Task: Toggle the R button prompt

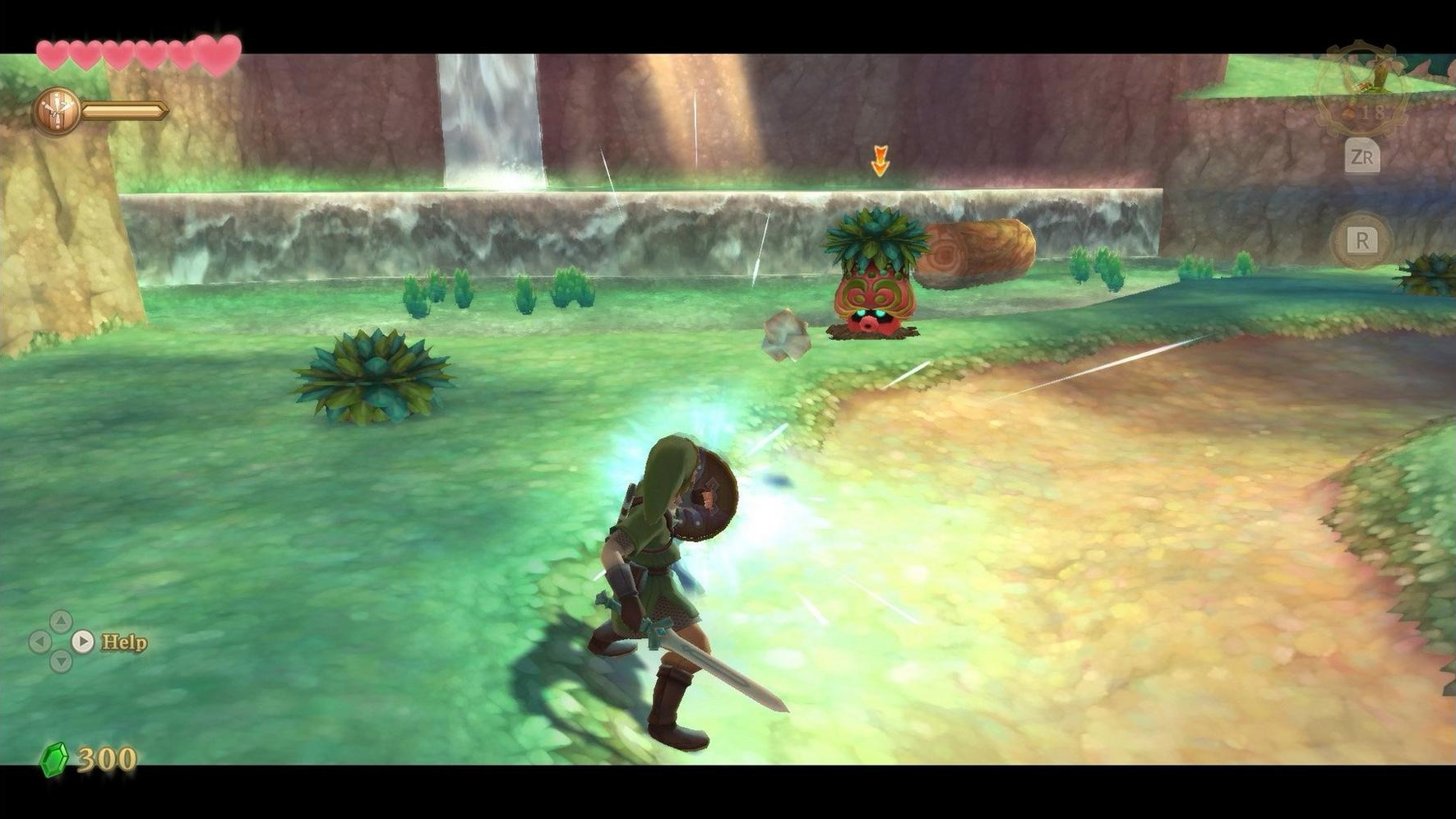Action: [x=1364, y=240]
